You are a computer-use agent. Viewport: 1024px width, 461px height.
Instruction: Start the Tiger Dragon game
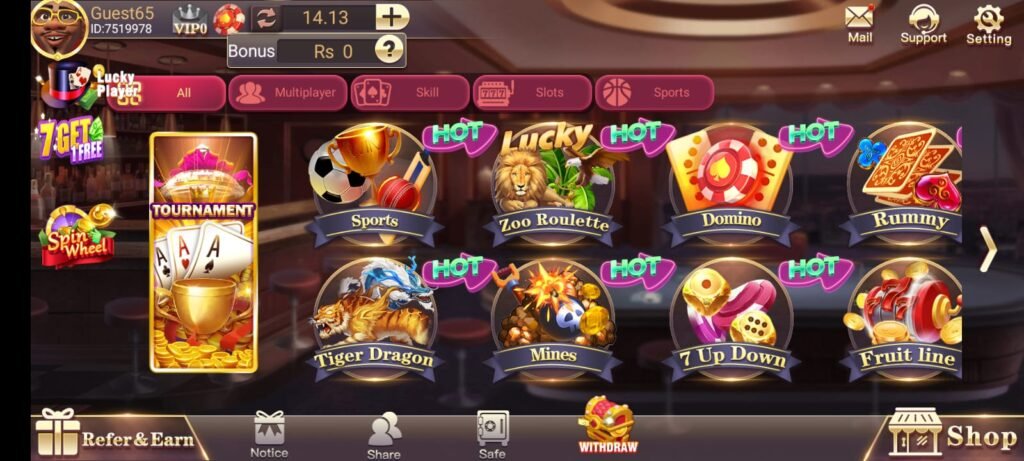click(x=374, y=320)
